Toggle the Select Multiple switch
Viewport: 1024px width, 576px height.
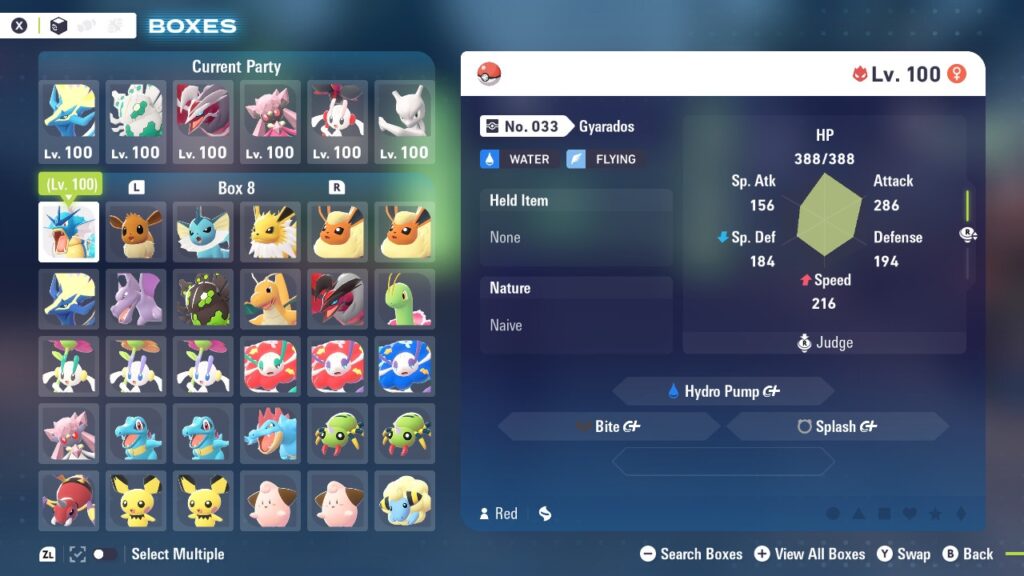(104, 554)
